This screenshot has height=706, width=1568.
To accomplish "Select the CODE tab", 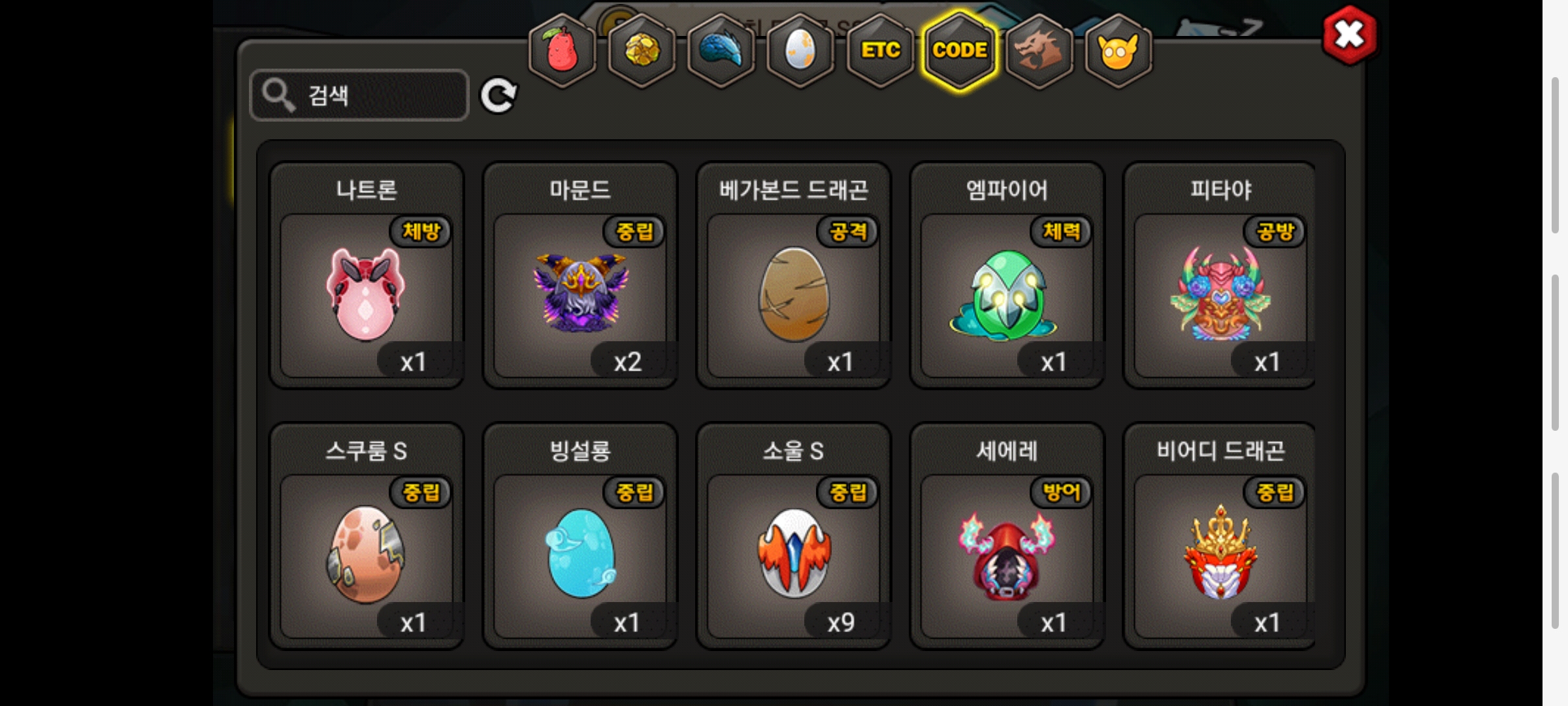I will click(960, 50).
